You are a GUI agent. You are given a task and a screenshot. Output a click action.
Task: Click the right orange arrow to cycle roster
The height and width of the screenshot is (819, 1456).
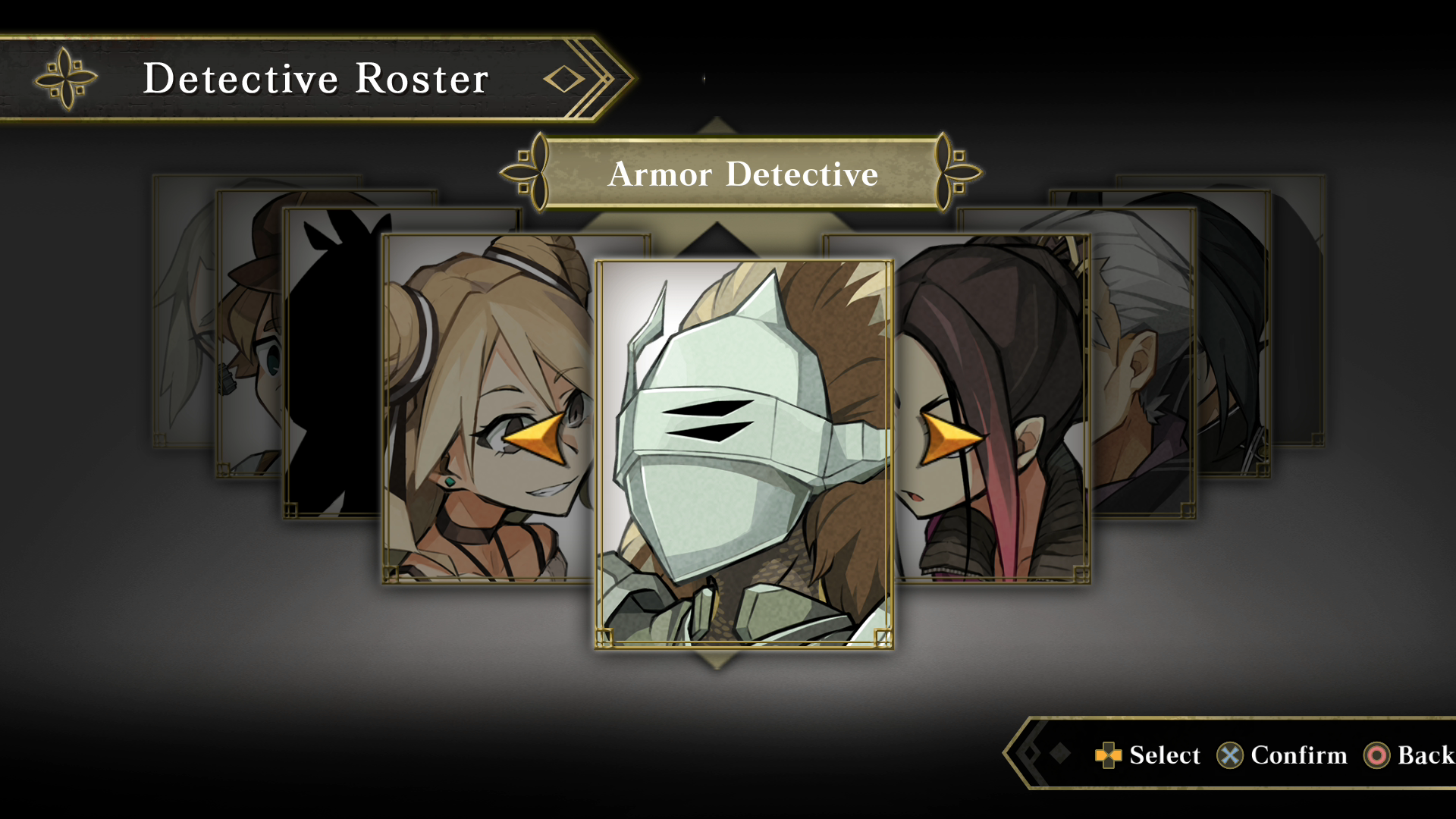(x=948, y=438)
